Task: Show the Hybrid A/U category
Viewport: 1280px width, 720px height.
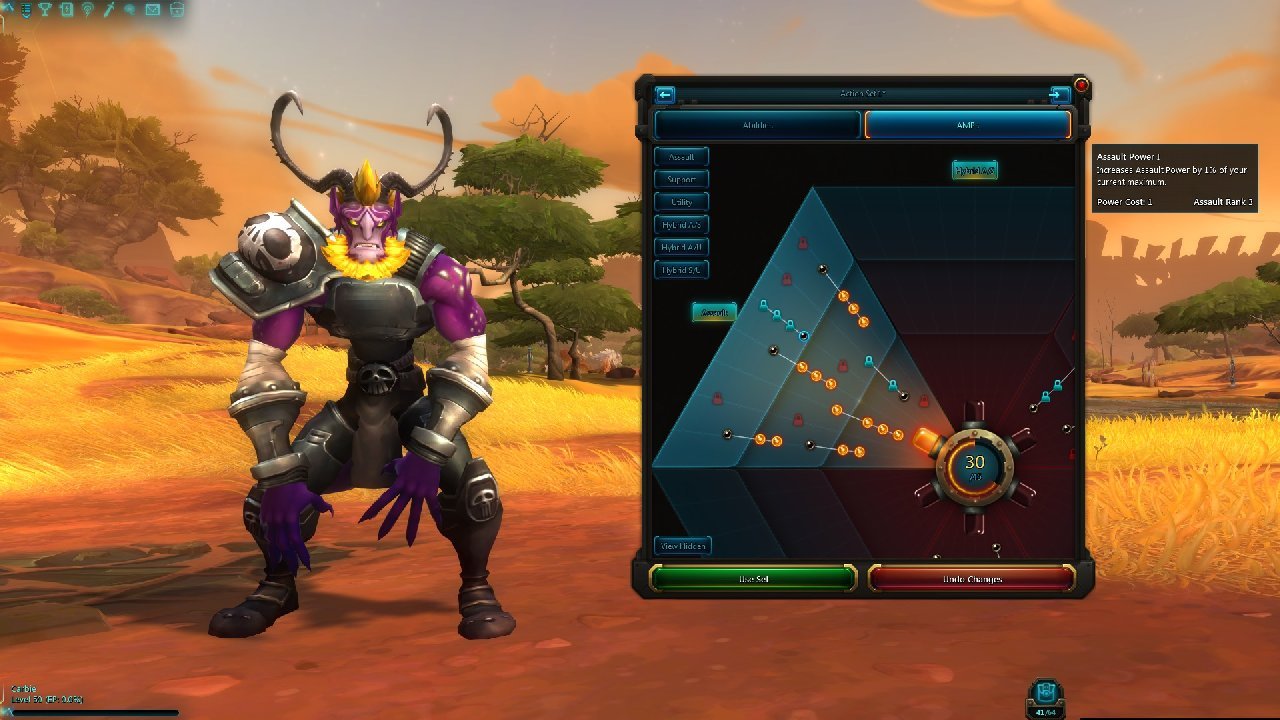Action: 681,247
